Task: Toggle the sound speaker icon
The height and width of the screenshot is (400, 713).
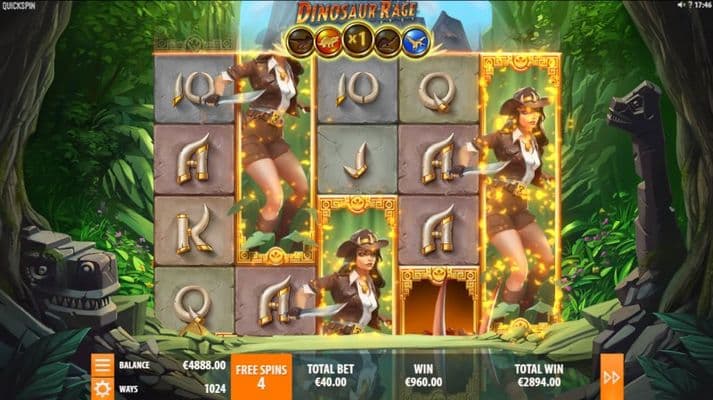Action: coord(679,6)
